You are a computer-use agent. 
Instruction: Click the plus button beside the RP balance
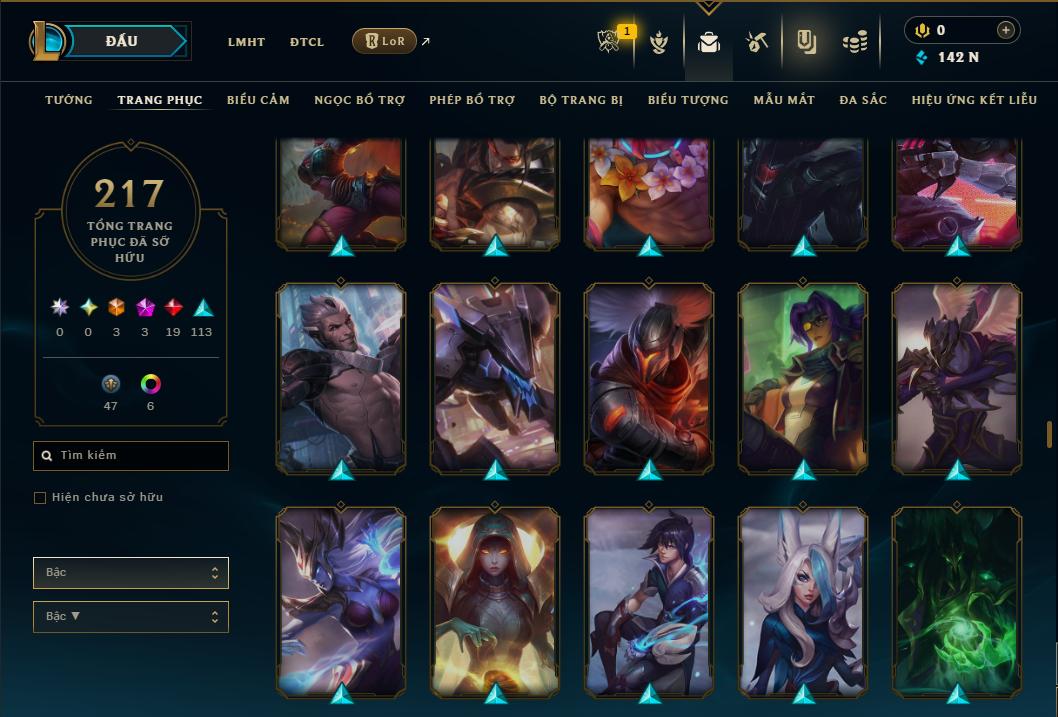tap(1005, 30)
